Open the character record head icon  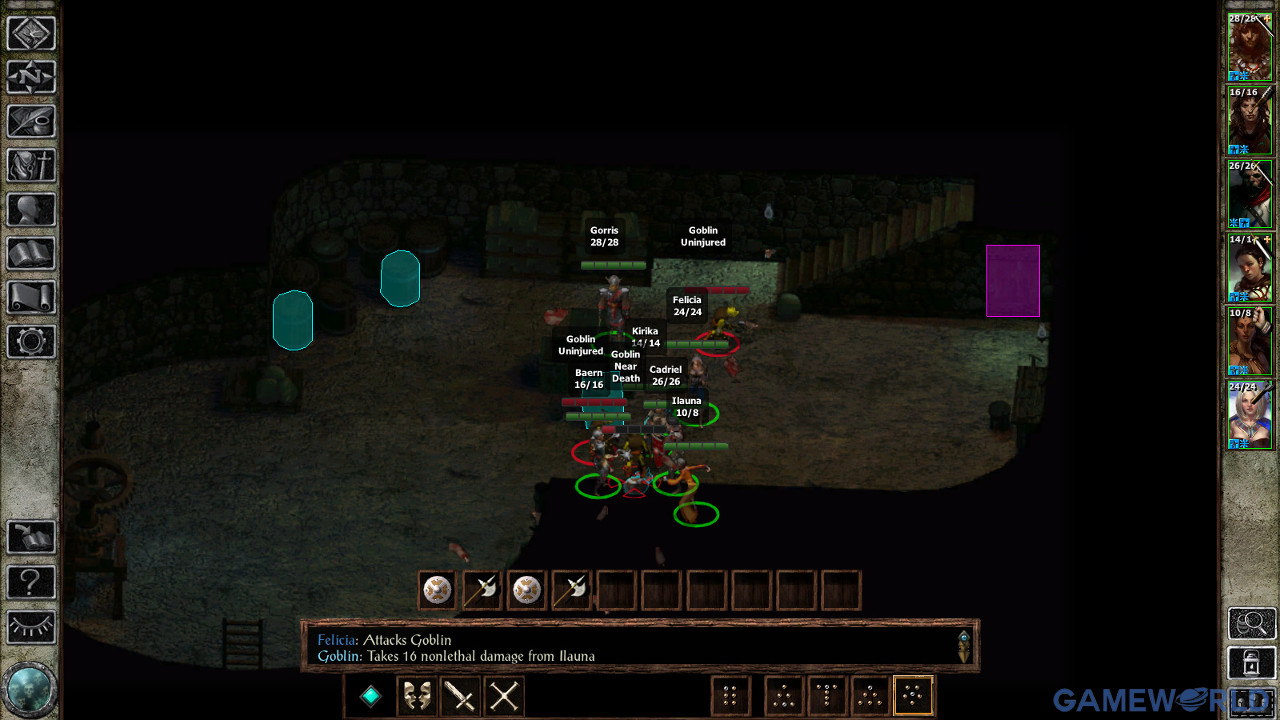[31, 209]
